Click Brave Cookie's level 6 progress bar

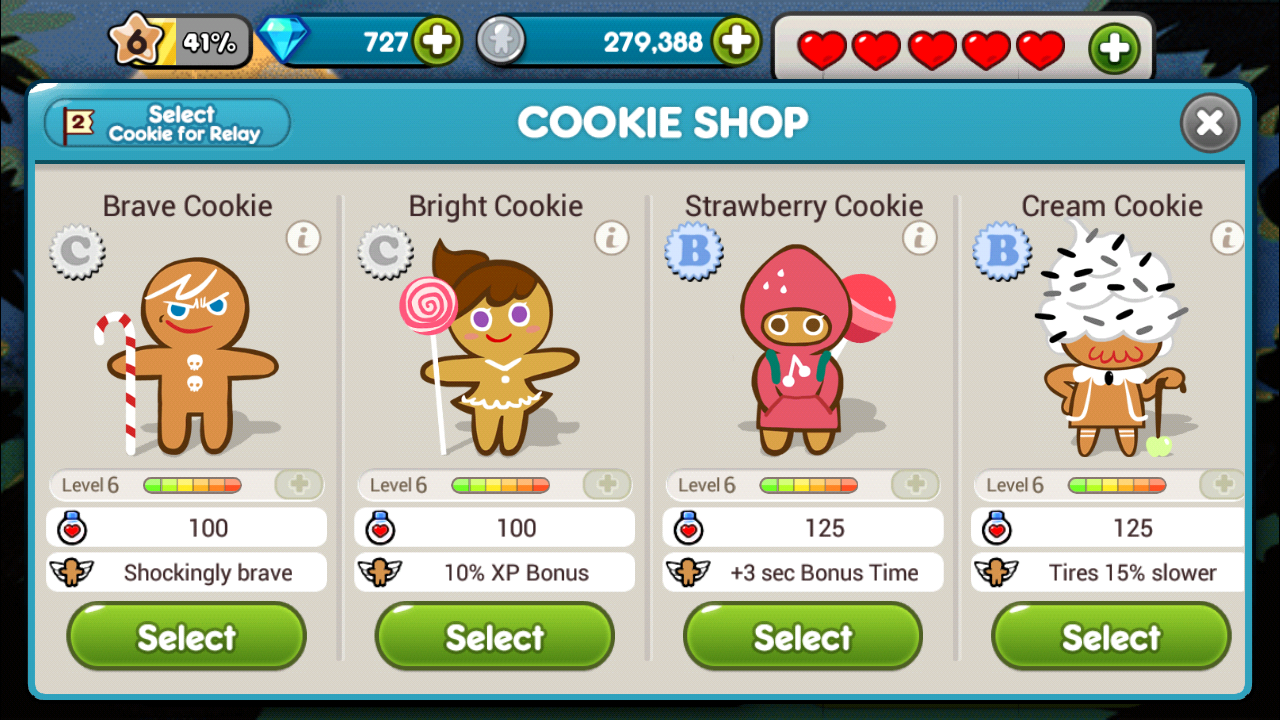pyautogui.click(x=191, y=485)
